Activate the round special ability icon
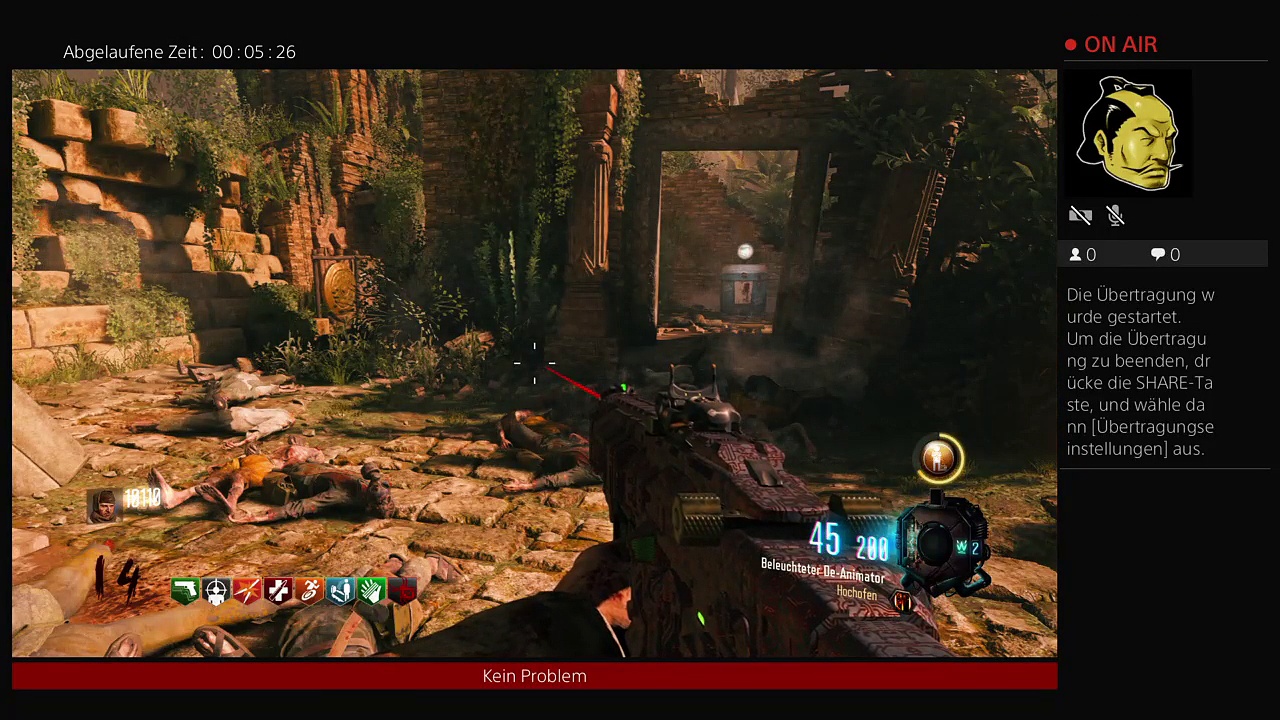This screenshot has height=720, width=1280. click(939, 459)
